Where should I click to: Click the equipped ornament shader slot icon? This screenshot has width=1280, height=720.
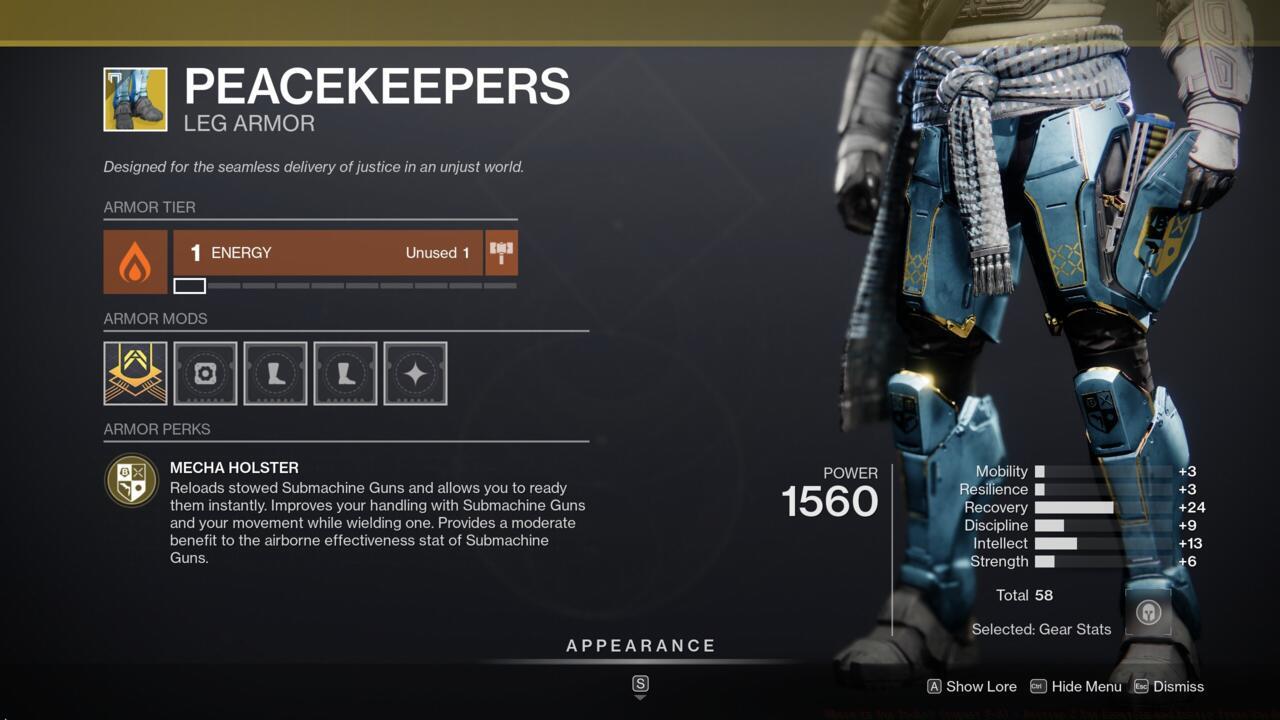coord(134,373)
